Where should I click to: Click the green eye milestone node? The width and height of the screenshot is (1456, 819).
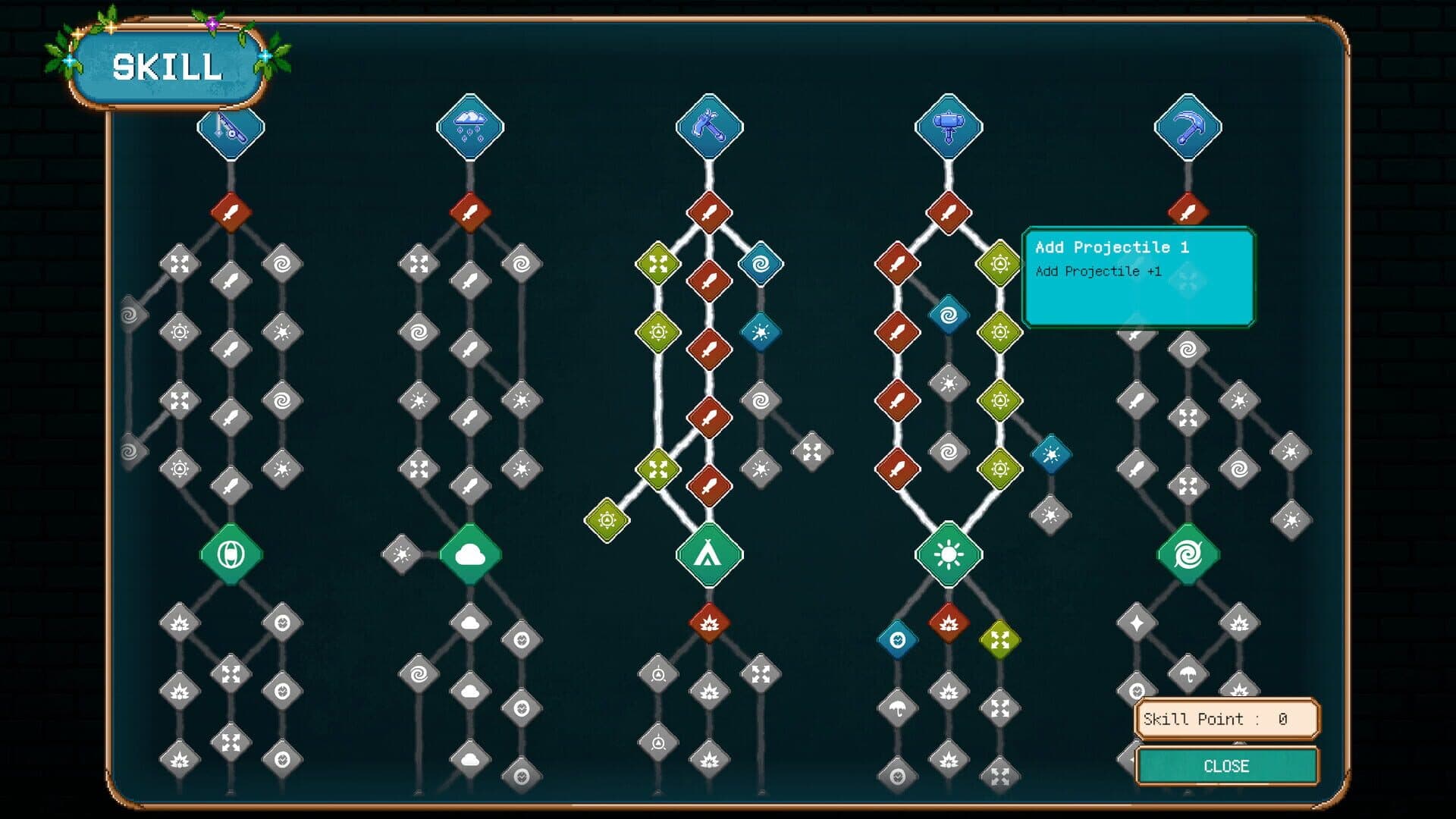coord(232,554)
